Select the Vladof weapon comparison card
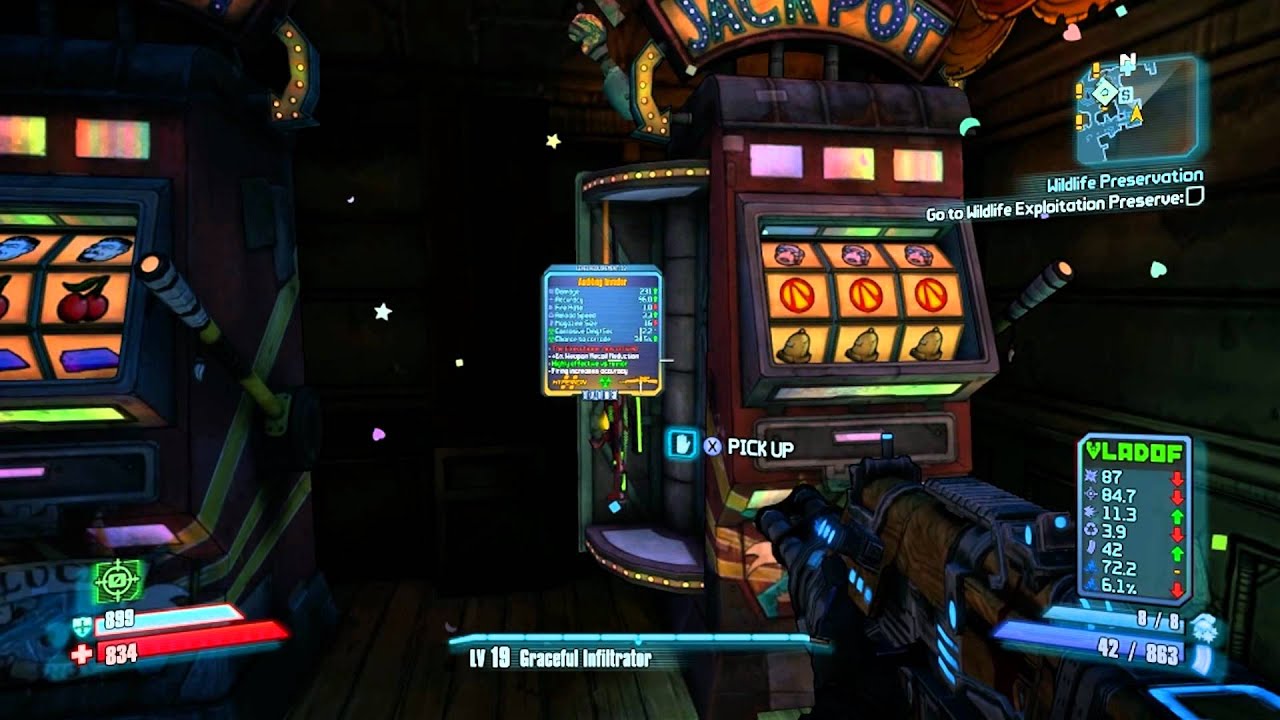1280x720 pixels. tap(1134, 520)
